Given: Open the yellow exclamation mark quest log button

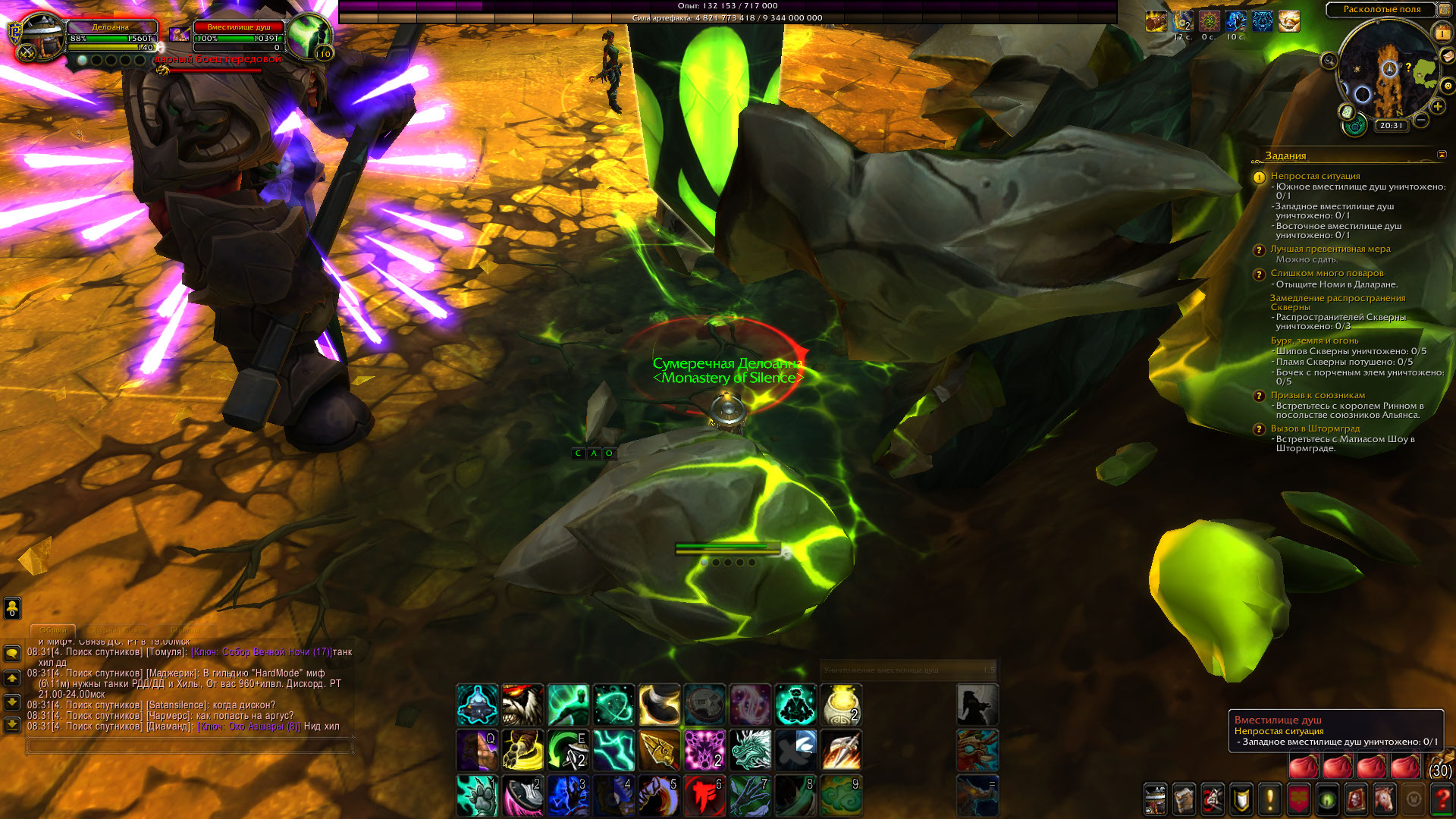Looking at the screenshot, I should tap(1270, 799).
